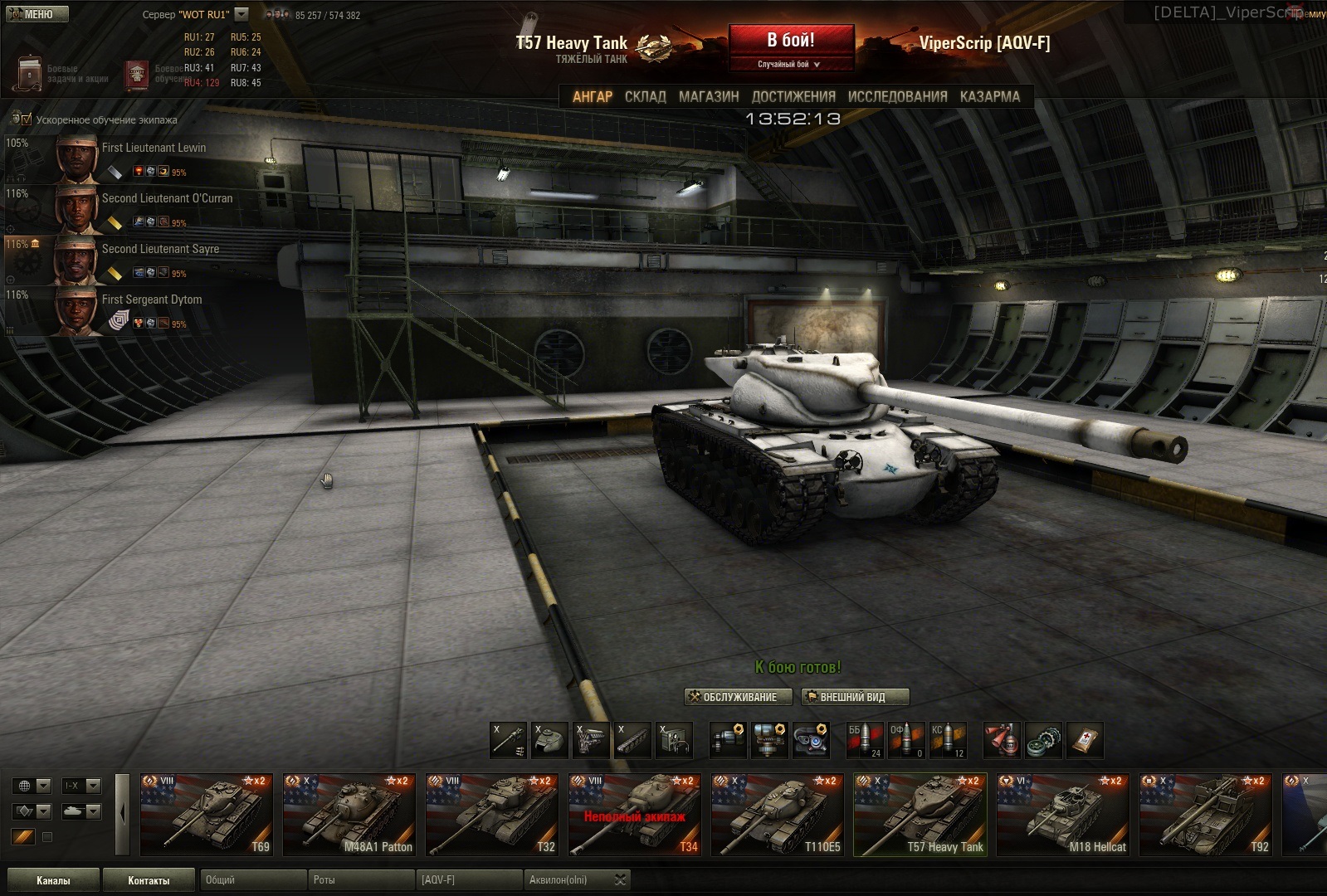Select the M18 Hellcat tank

[x=1063, y=814]
